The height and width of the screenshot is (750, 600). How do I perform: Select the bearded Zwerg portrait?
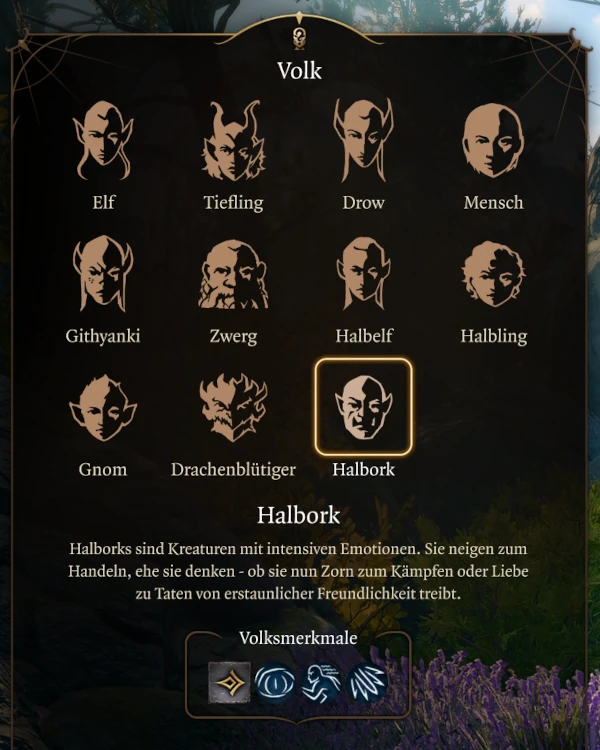pyautogui.click(x=233, y=275)
